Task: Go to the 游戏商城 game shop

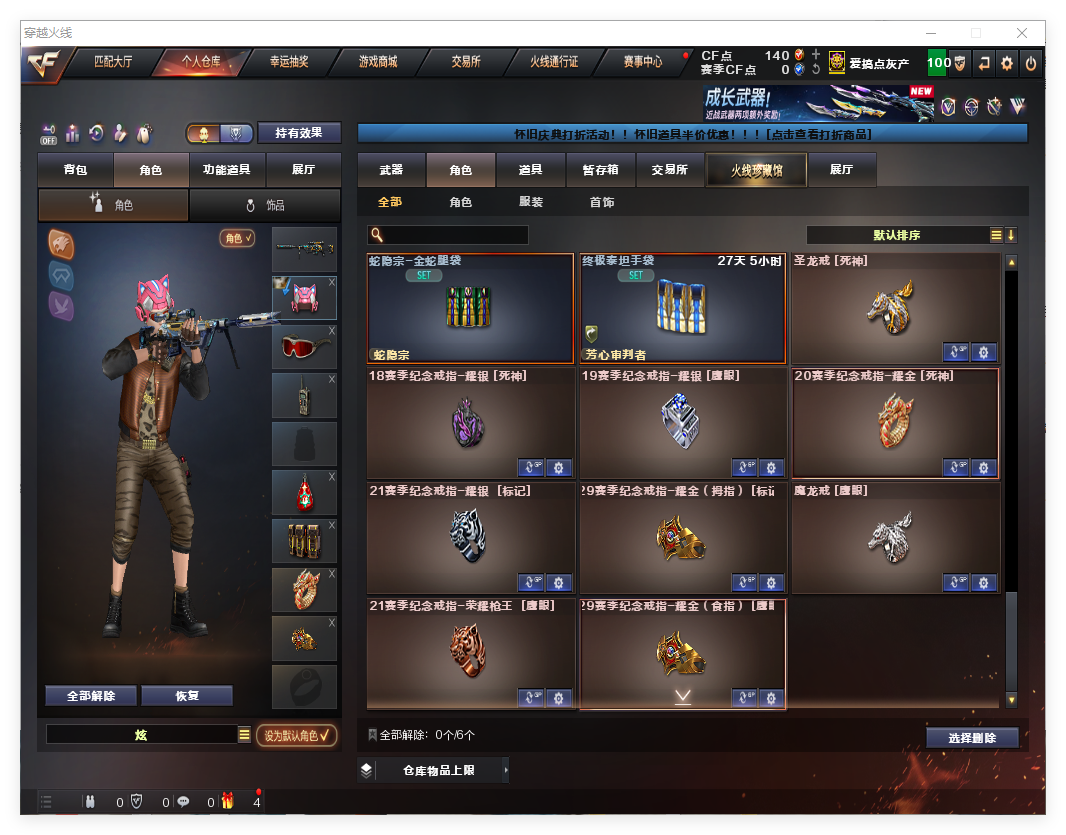Action: tap(377, 62)
